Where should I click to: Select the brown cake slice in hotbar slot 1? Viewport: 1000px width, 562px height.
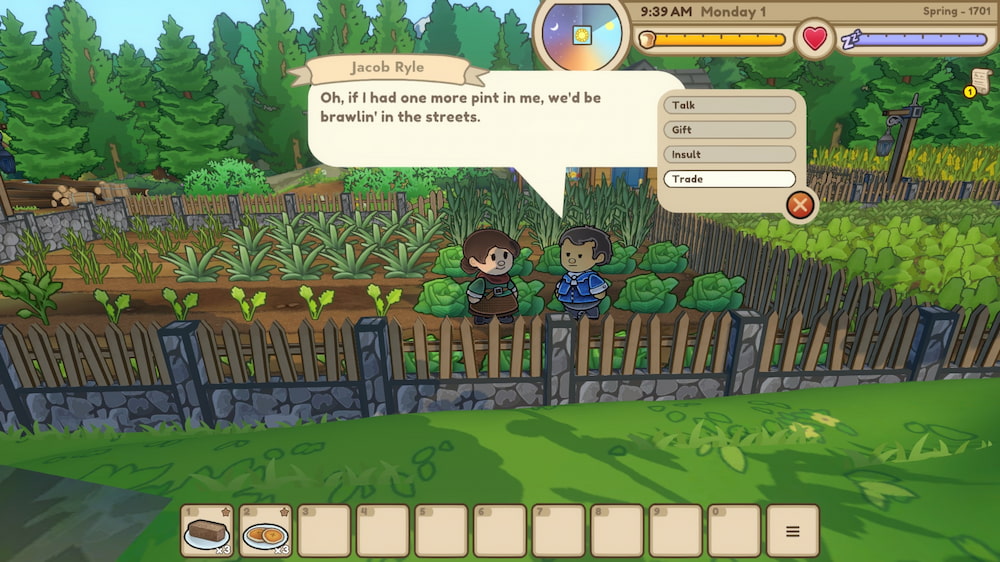tap(207, 531)
